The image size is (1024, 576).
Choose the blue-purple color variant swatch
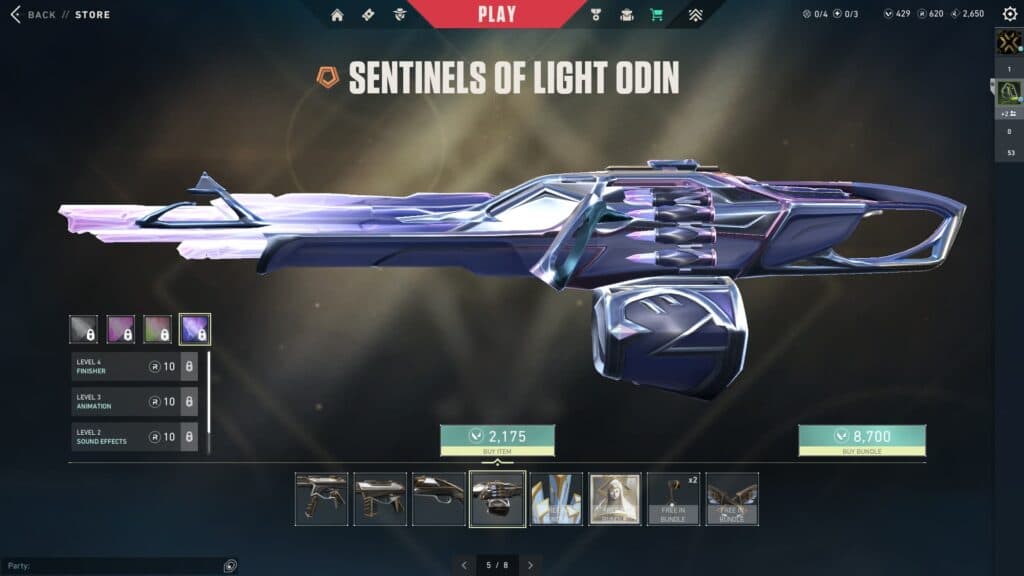(x=195, y=329)
